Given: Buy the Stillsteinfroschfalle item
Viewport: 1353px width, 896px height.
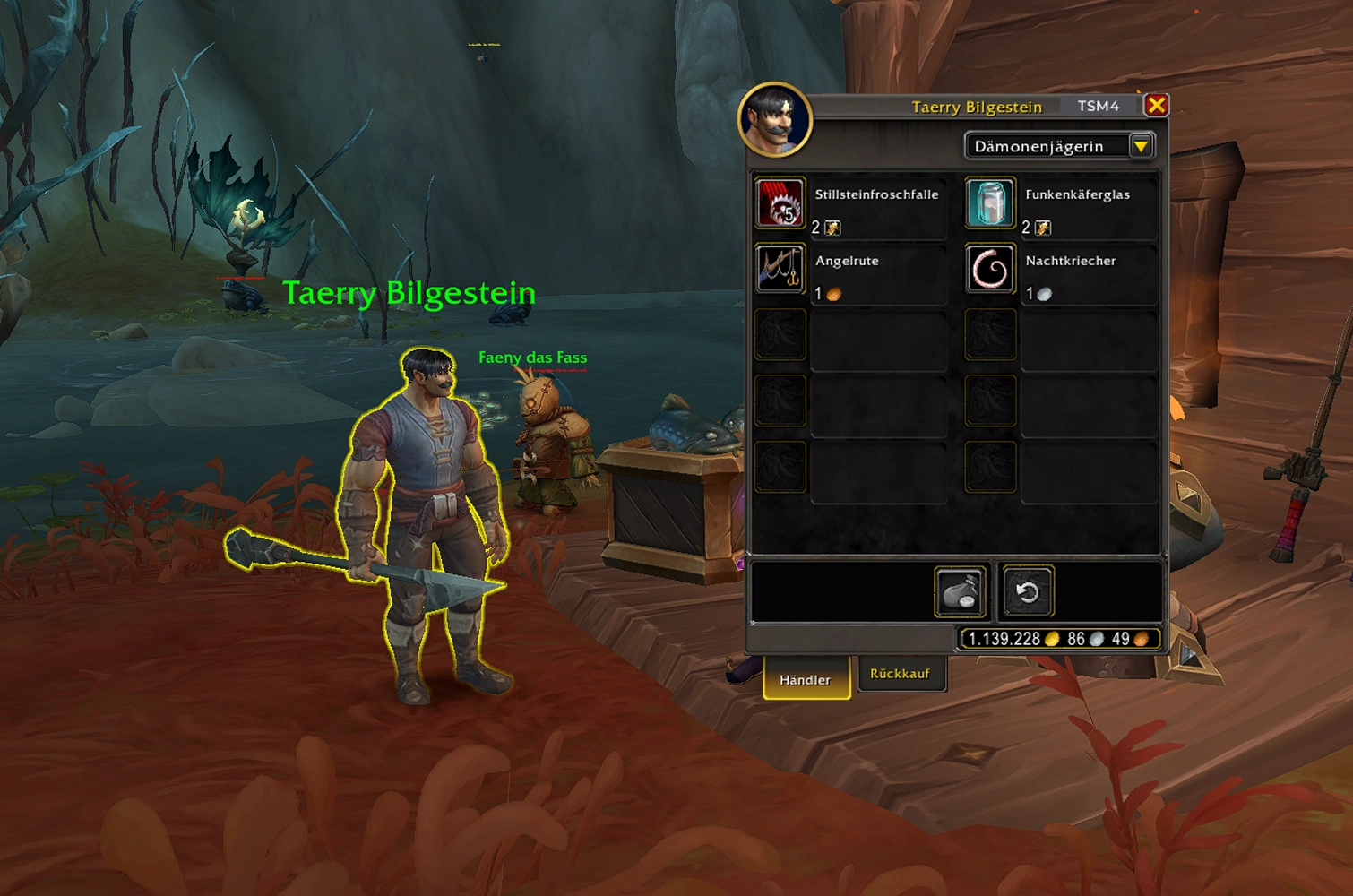Looking at the screenshot, I should [x=780, y=203].
